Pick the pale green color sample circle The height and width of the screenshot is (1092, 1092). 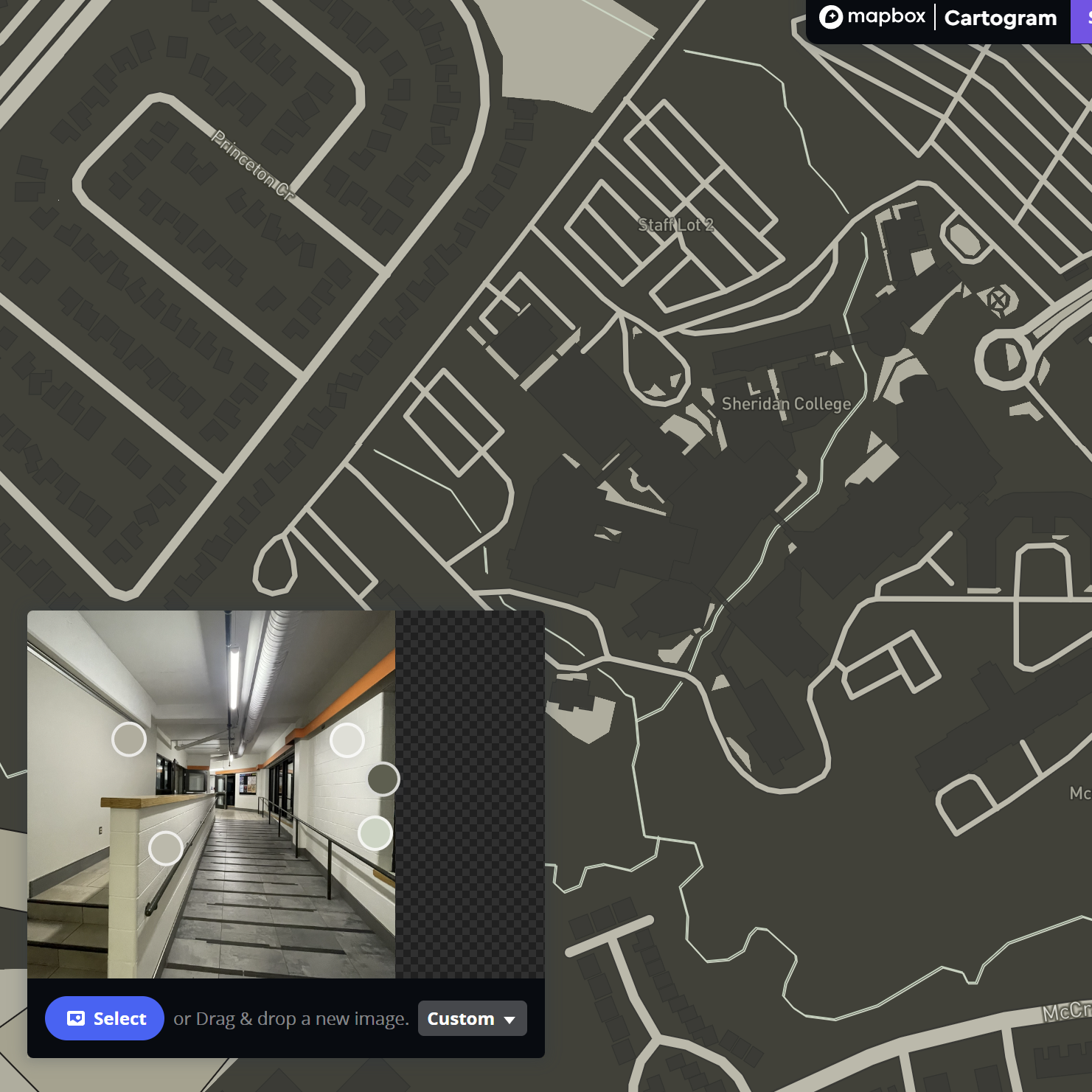(375, 833)
